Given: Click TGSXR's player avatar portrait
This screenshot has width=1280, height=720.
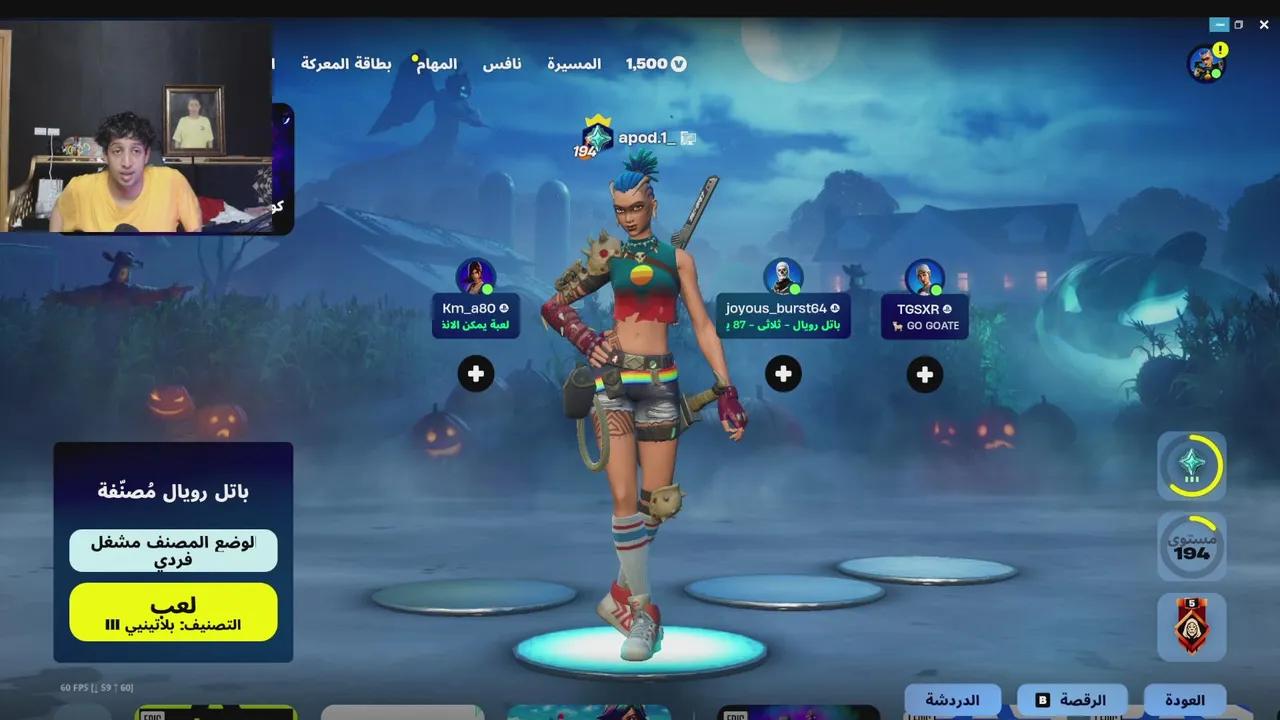Looking at the screenshot, I should (924, 276).
